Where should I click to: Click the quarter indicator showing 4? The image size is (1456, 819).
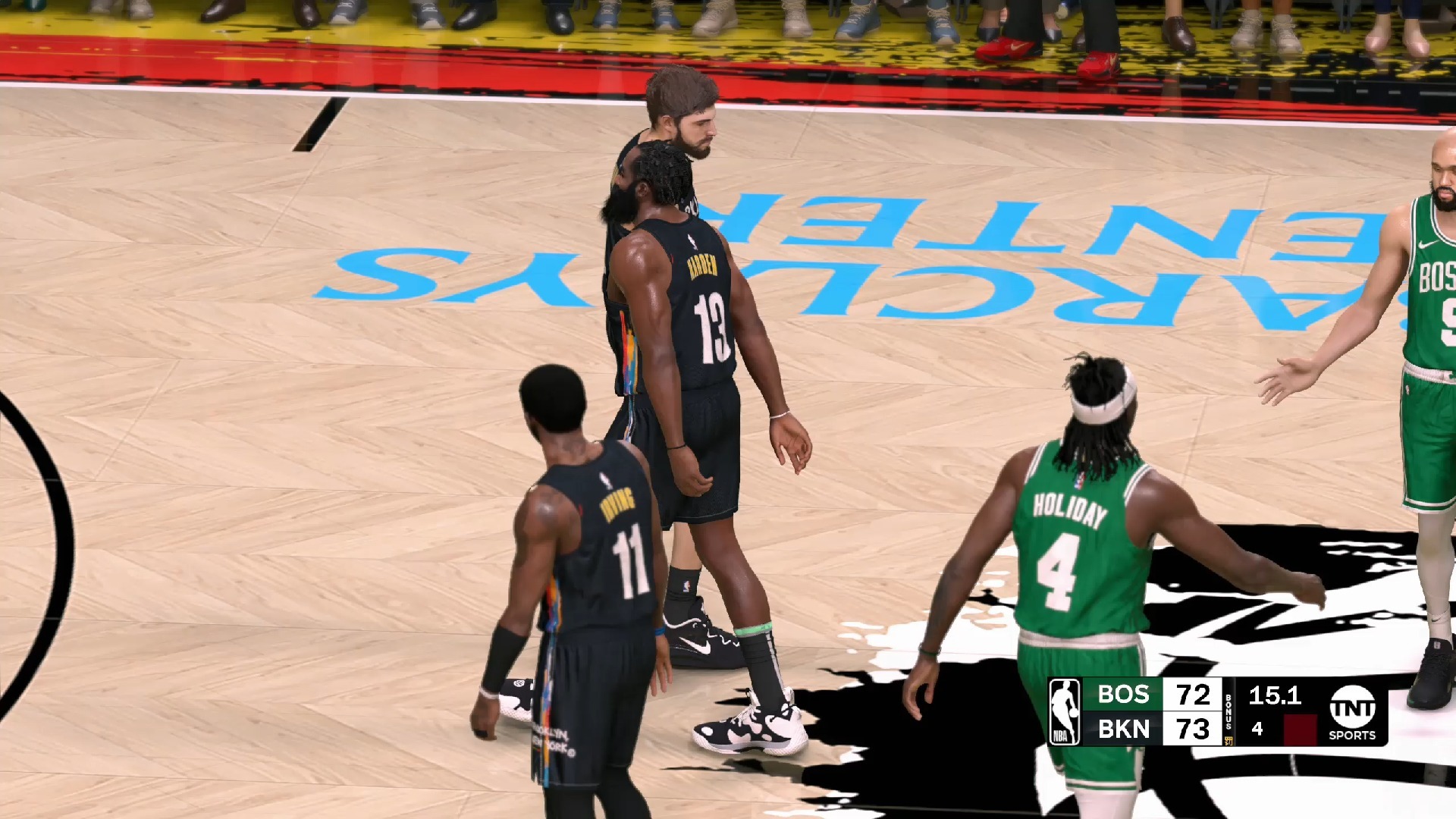[1256, 728]
